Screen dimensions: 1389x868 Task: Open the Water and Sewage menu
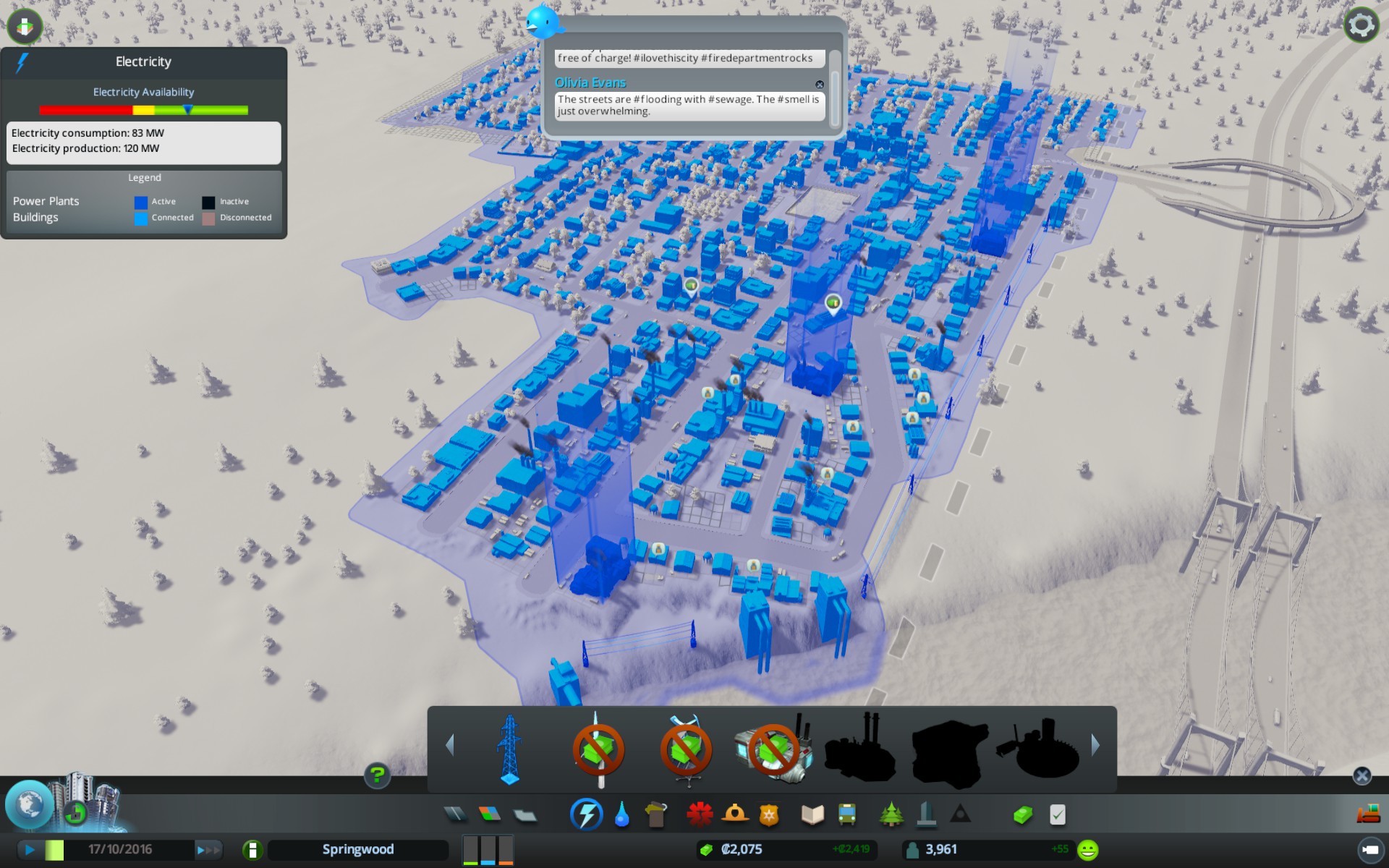pyautogui.click(x=621, y=815)
